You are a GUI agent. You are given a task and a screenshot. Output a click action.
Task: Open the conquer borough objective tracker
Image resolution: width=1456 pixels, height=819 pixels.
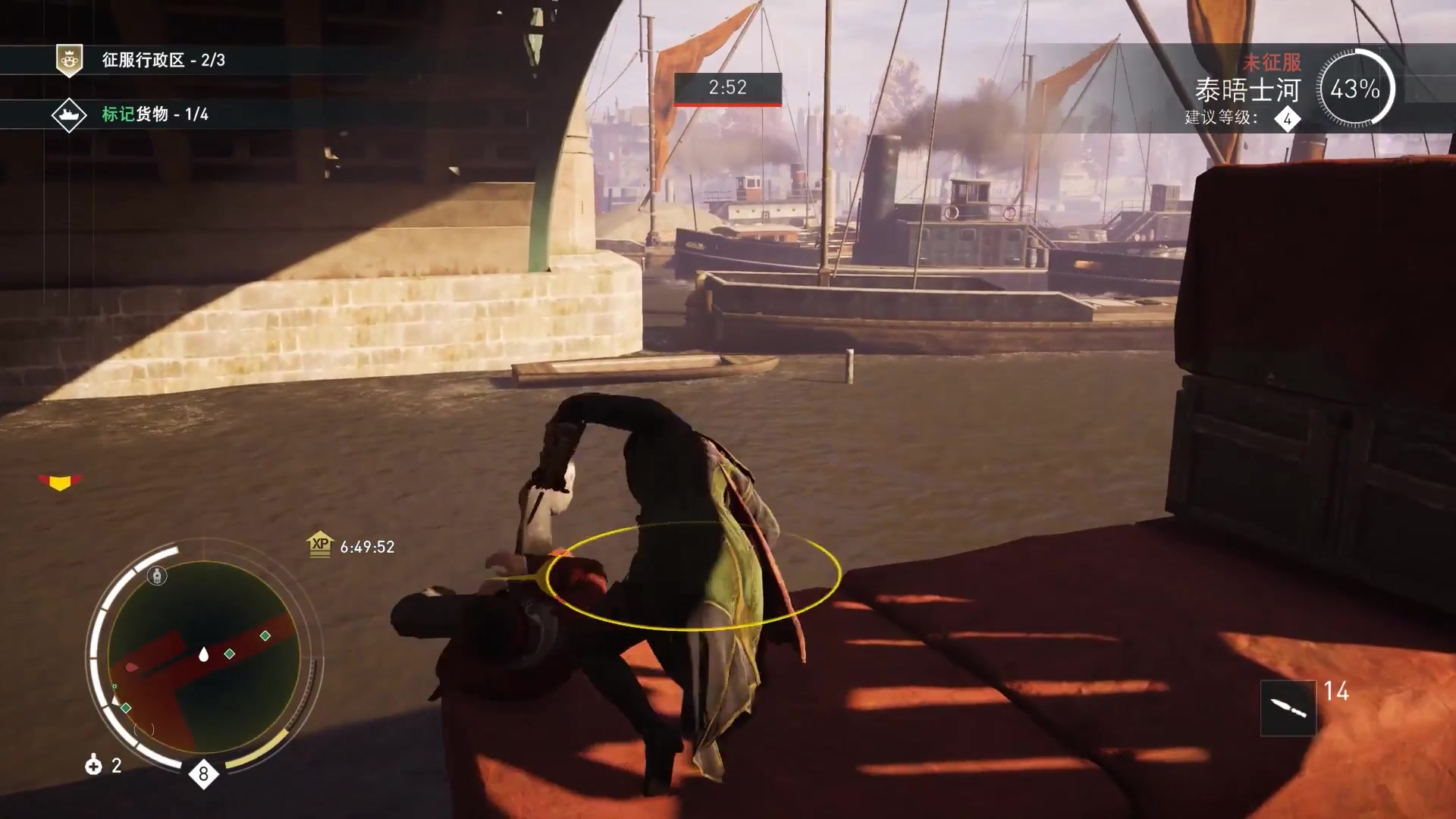pyautogui.click(x=163, y=60)
